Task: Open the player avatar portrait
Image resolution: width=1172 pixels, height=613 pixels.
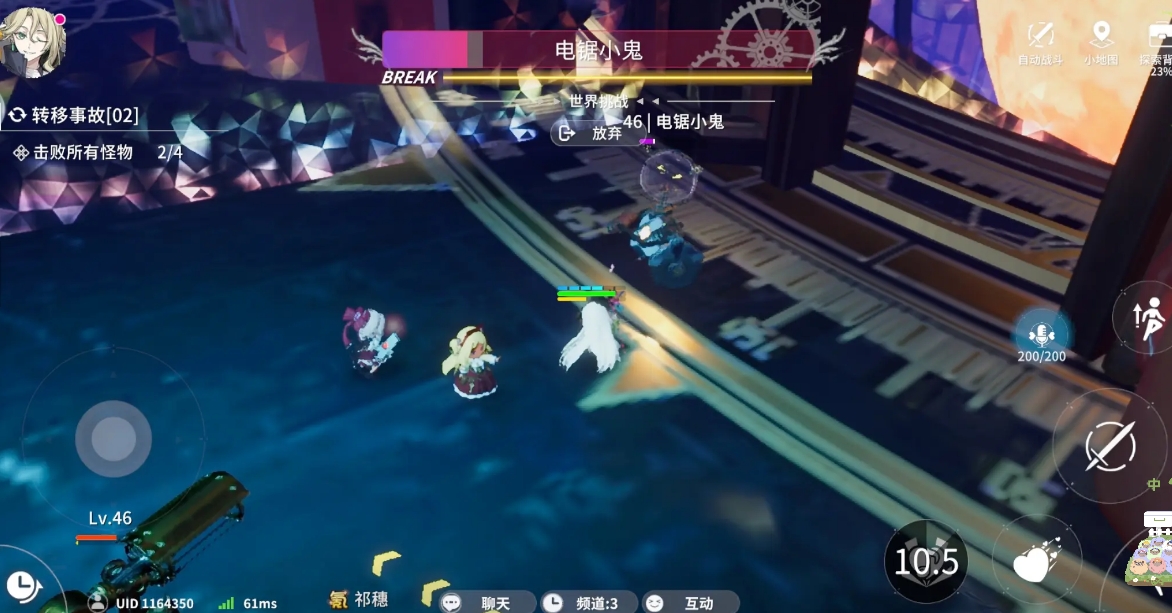Action: point(33,43)
